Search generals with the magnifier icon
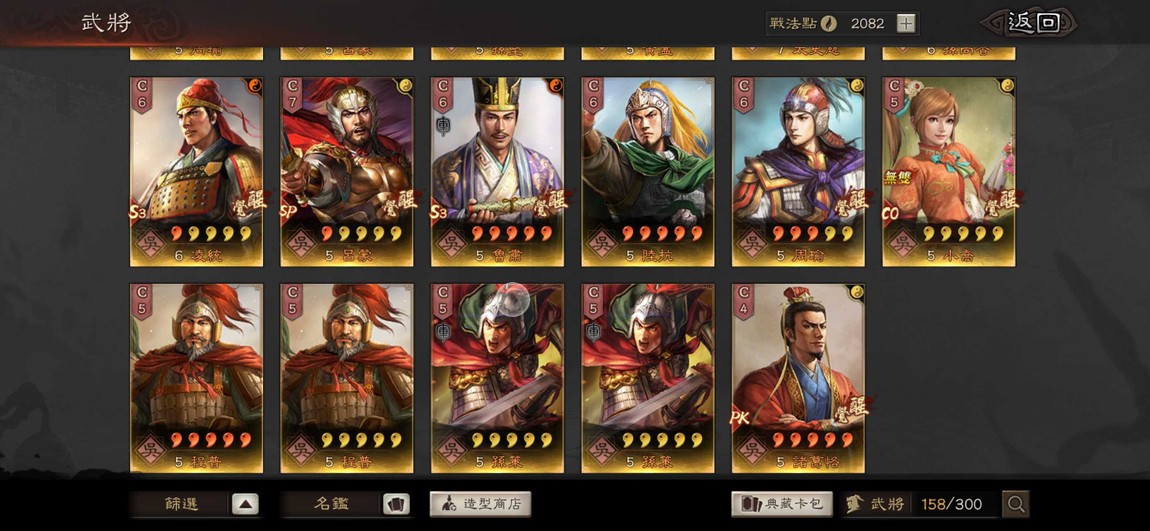The image size is (1150, 531). (1016, 504)
